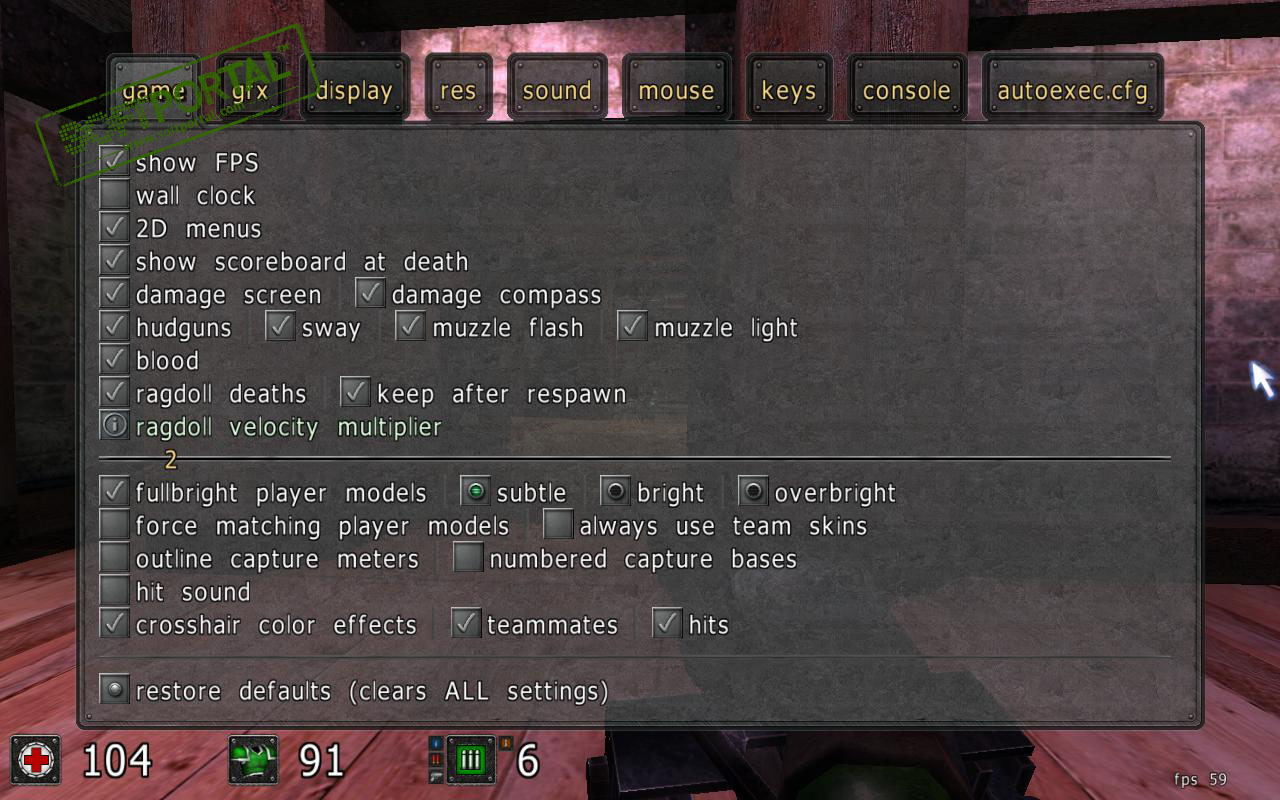The height and width of the screenshot is (800, 1280).
Task: Enable the hit sound checkbox
Action: (115, 591)
